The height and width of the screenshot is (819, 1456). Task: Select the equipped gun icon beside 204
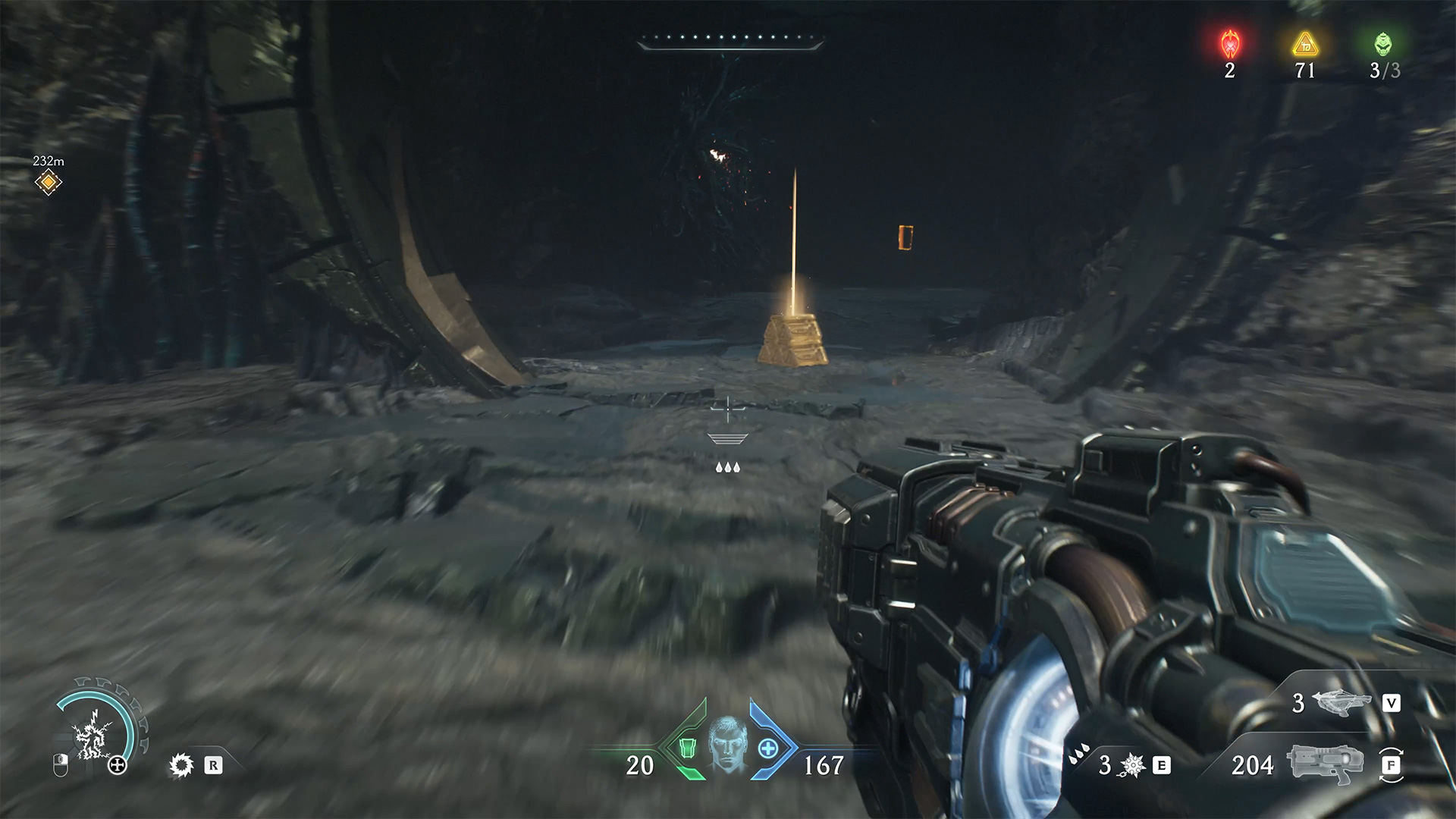[1325, 764]
